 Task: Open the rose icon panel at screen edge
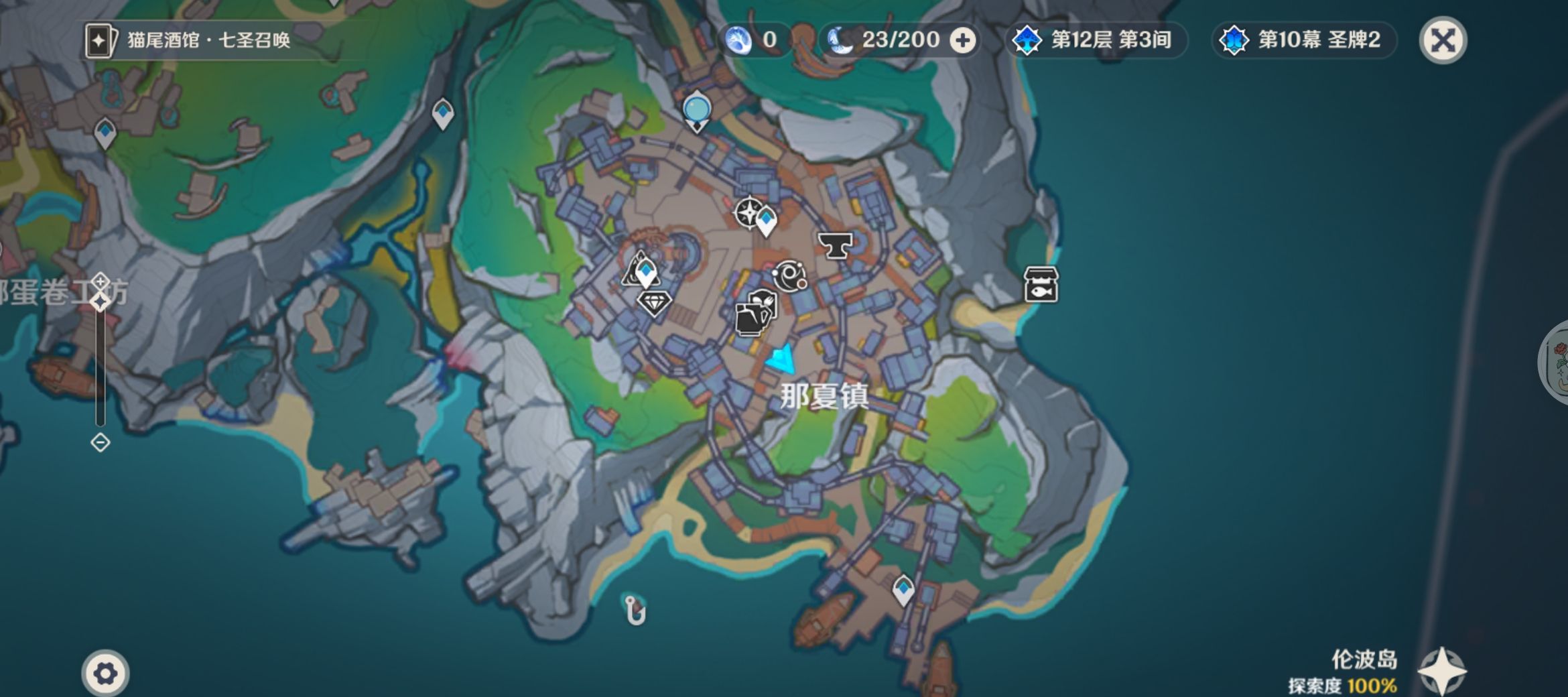point(1556,362)
